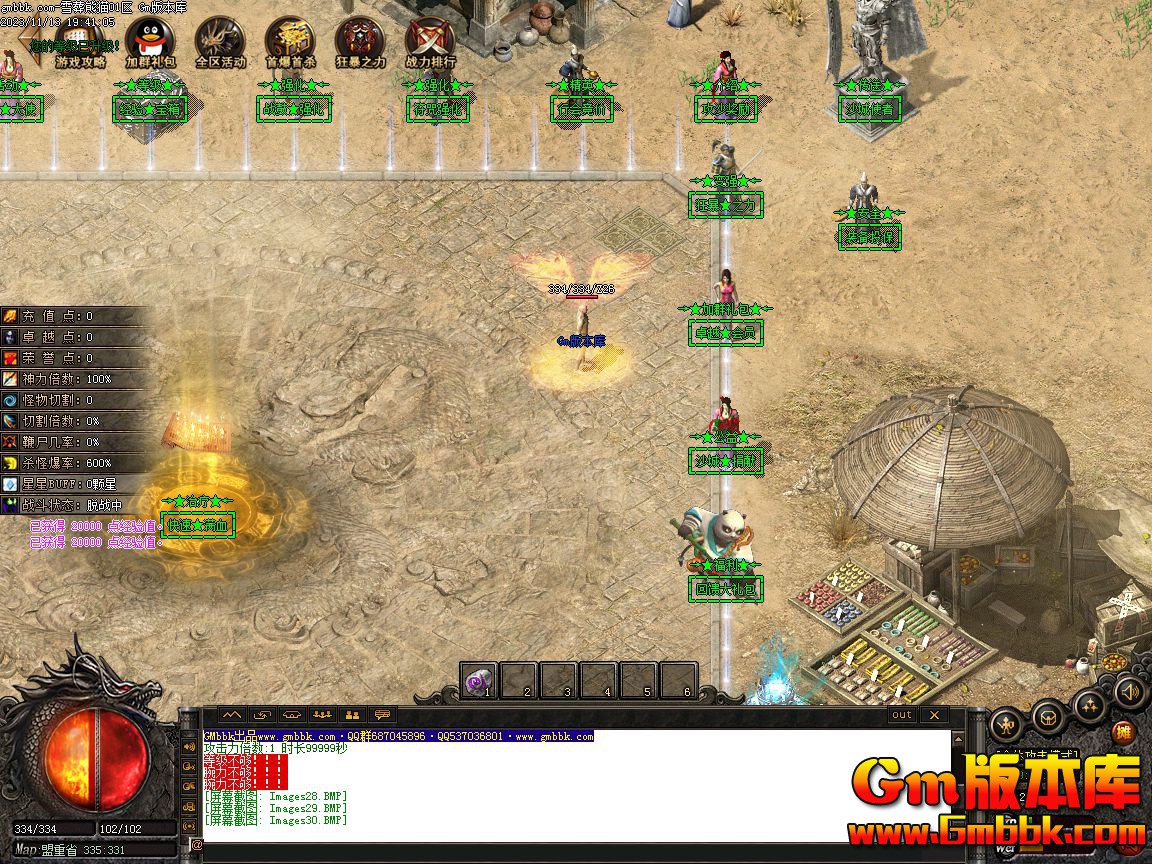Click the 快速★加血 quick heal label
The height and width of the screenshot is (864, 1152).
198,525
